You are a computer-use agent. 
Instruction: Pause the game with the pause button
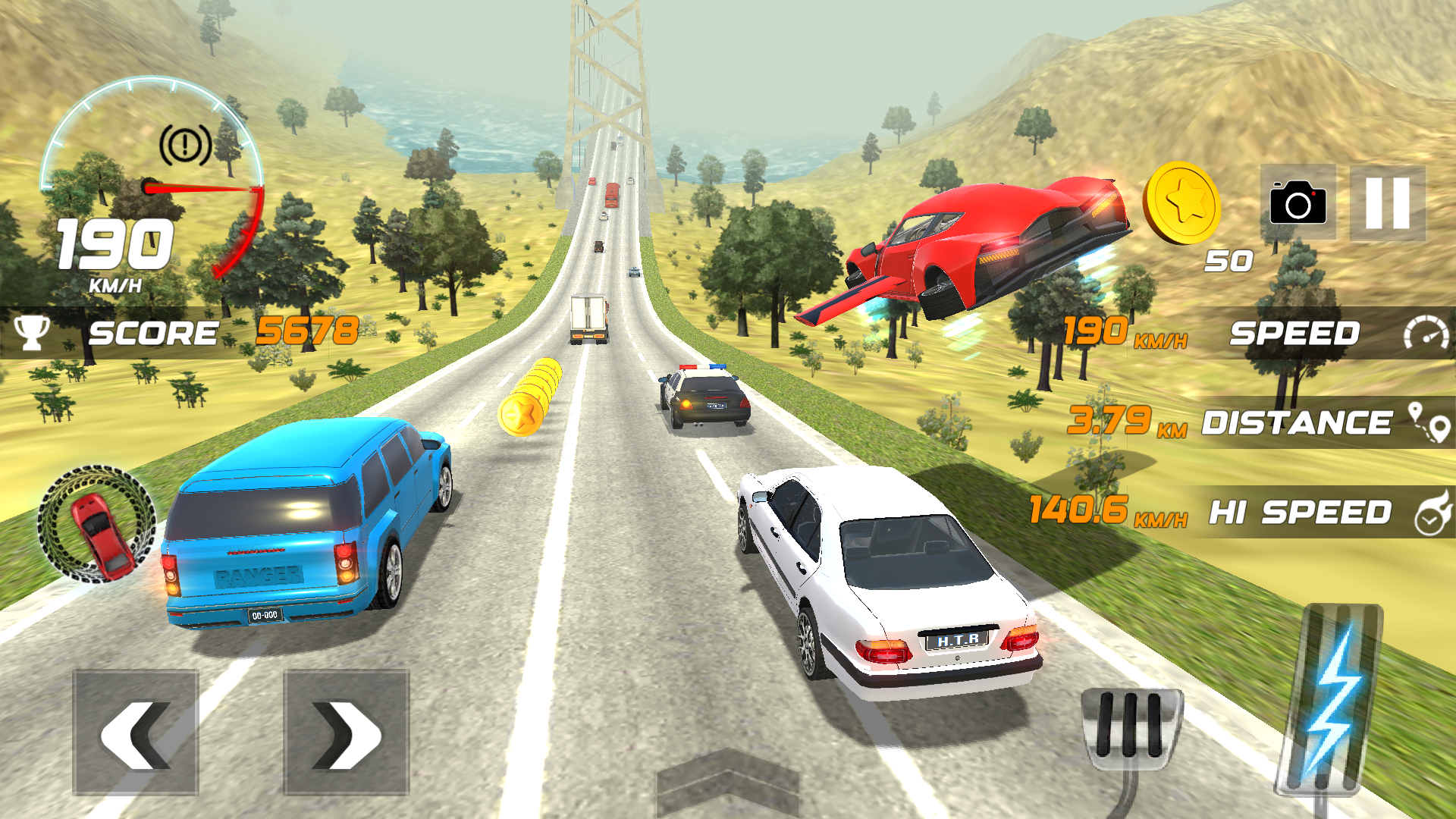click(x=1387, y=203)
